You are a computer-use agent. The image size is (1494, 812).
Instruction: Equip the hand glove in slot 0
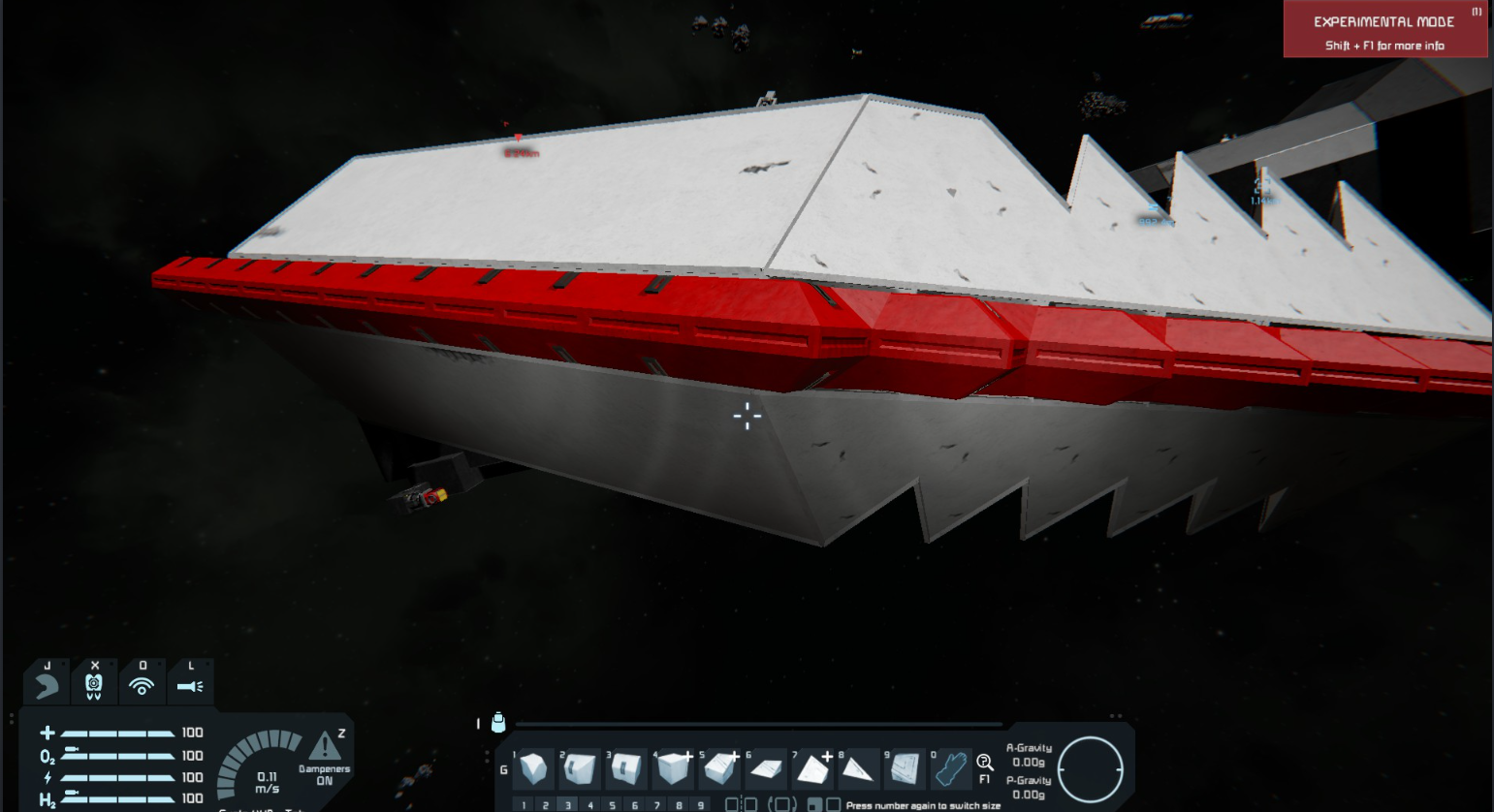pos(950,769)
